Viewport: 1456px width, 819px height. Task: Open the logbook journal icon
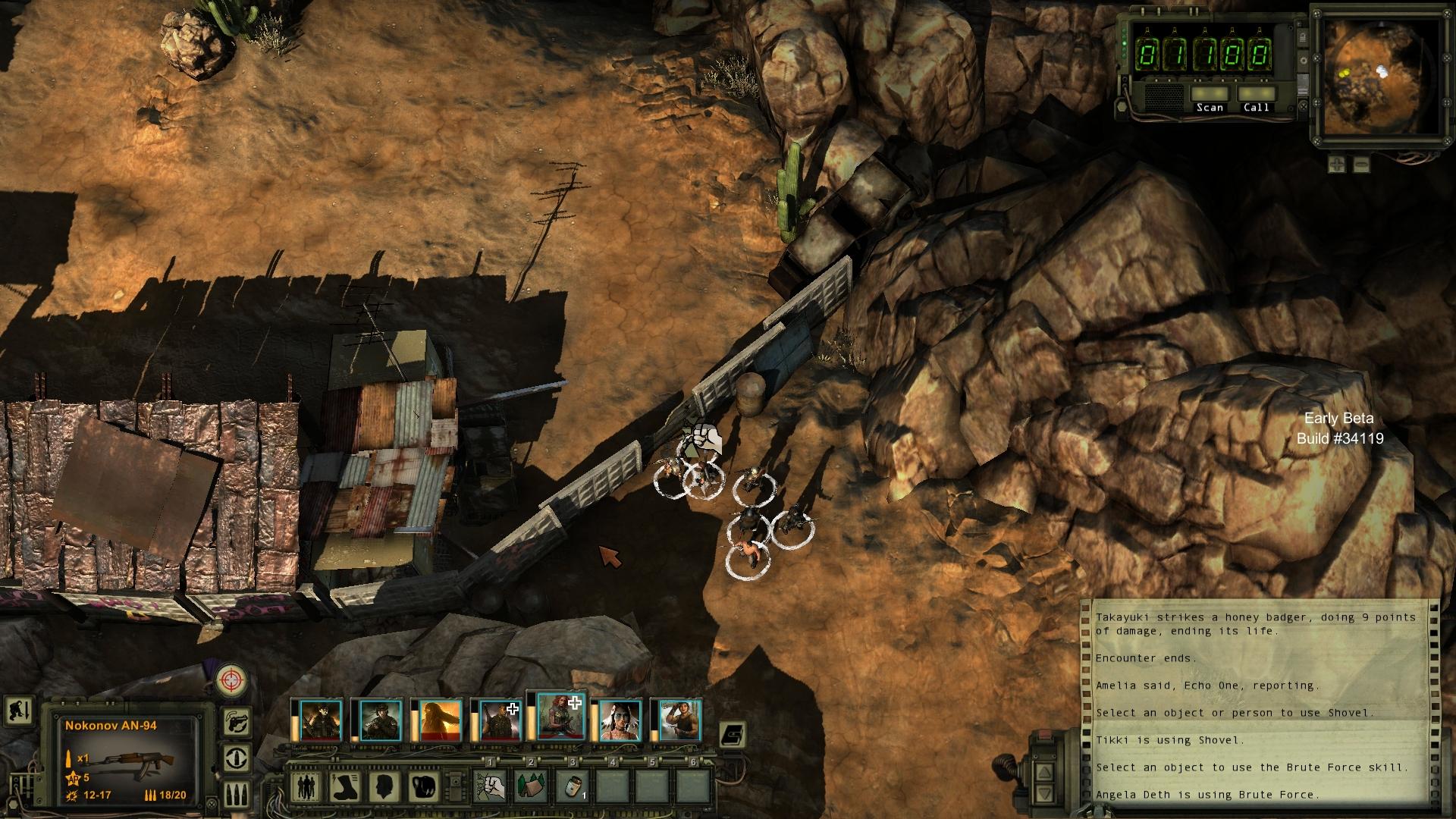click(x=733, y=734)
